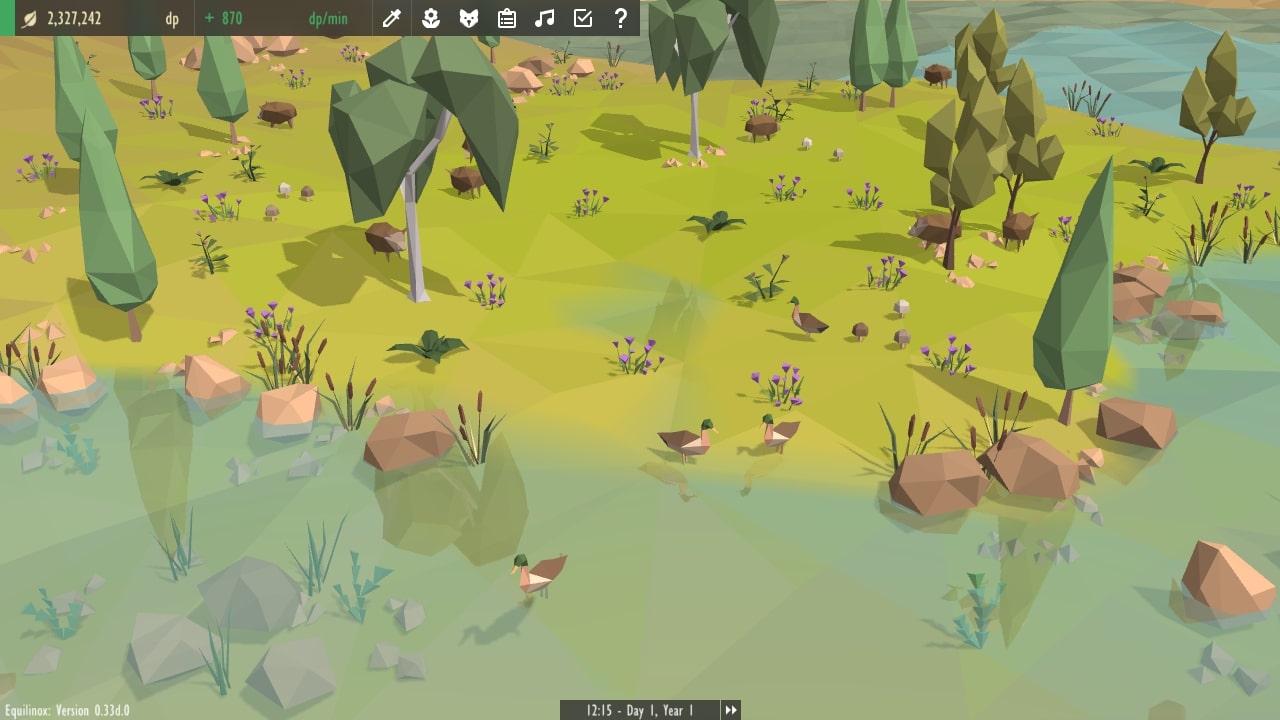Image resolution: width=1280 pixels, height=720 pixels.
Task: Open the animal shop fox icon
Action: (x=468, y=18)
